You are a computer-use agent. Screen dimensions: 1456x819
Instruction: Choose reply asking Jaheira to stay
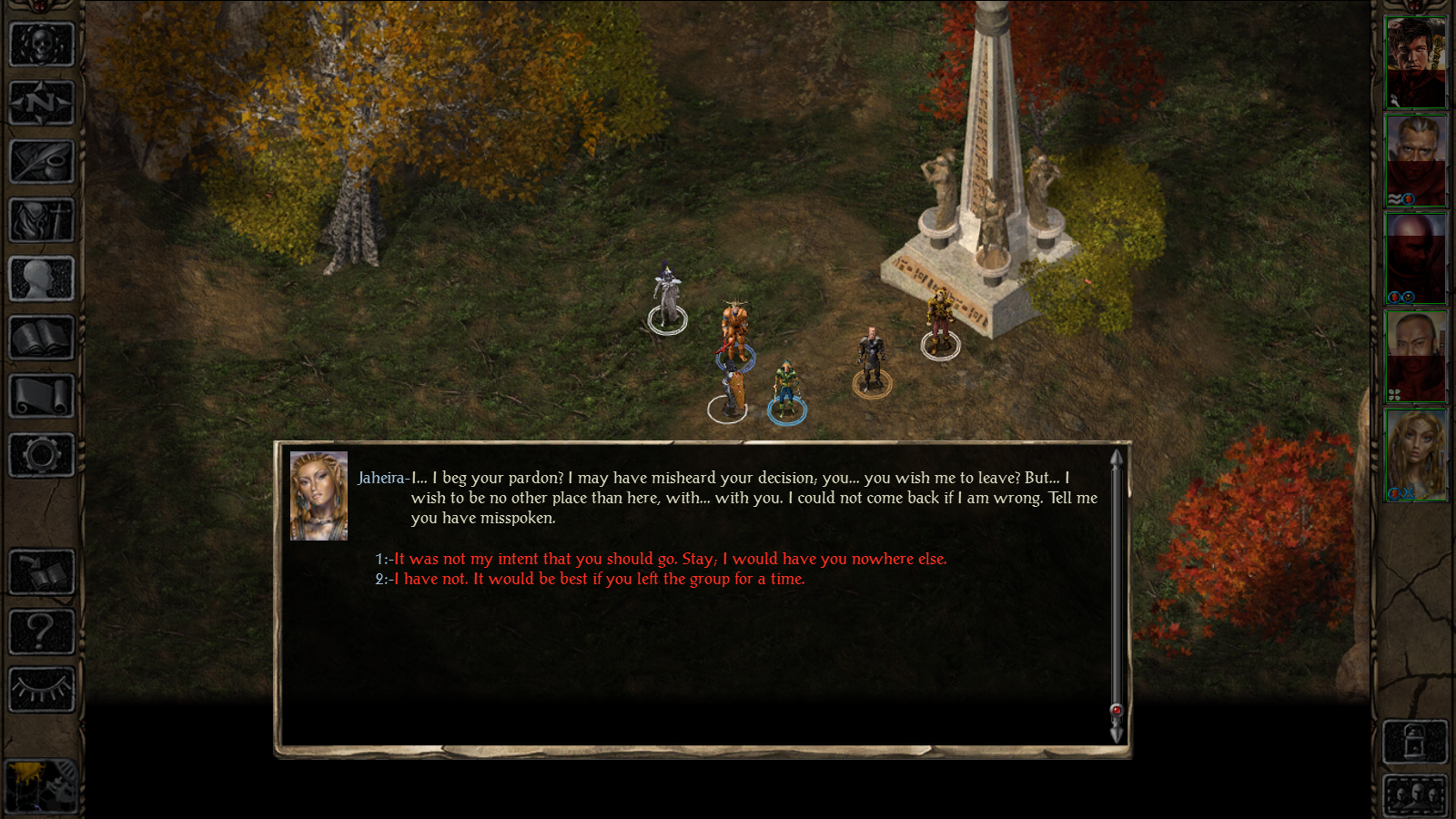(670, 559)
